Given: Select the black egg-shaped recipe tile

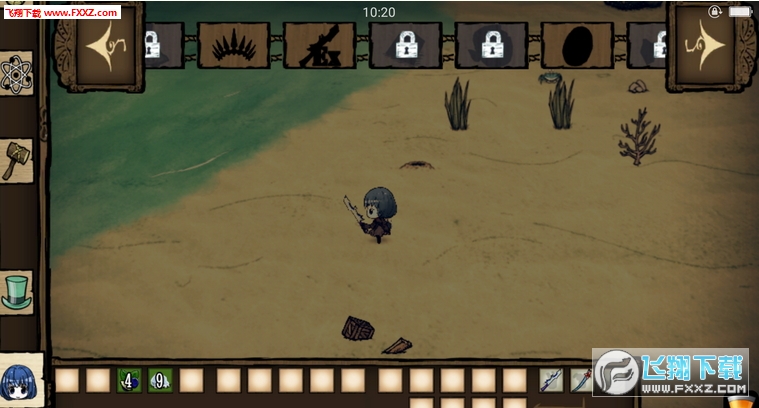Looking at the screenshot, I should 577,45.
